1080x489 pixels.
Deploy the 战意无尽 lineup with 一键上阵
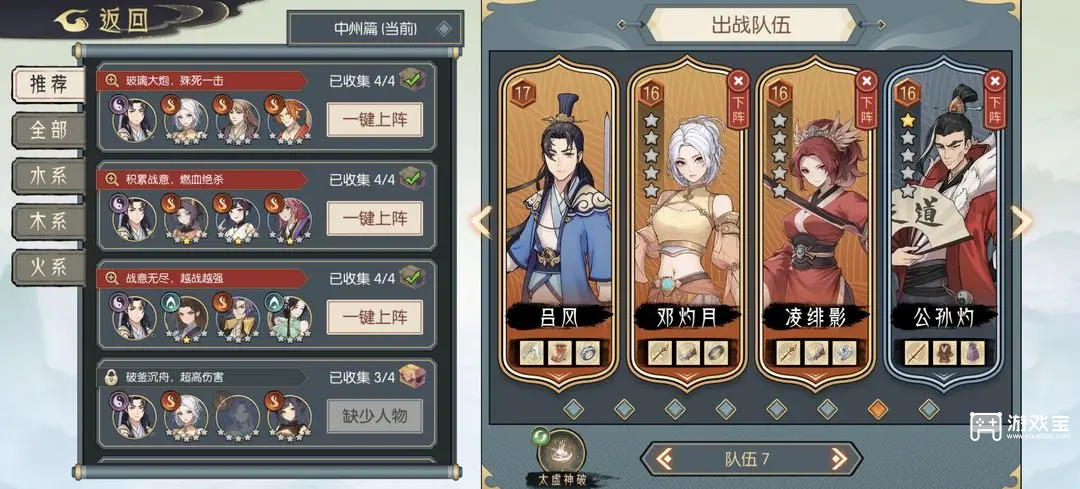[x=374, y=317]
